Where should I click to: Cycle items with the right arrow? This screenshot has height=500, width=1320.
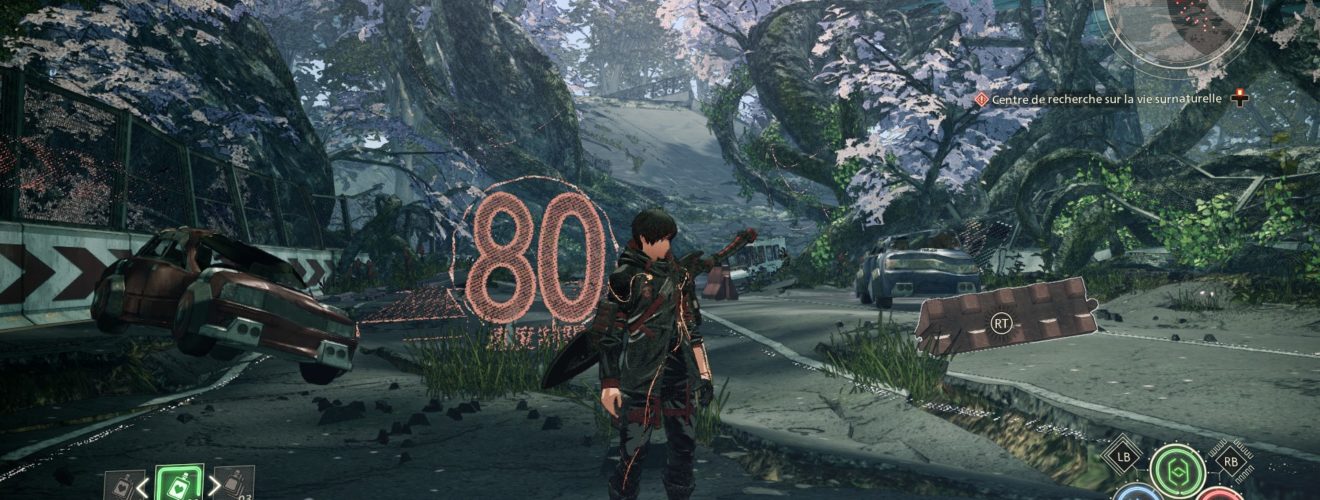(x=213, y=488)
